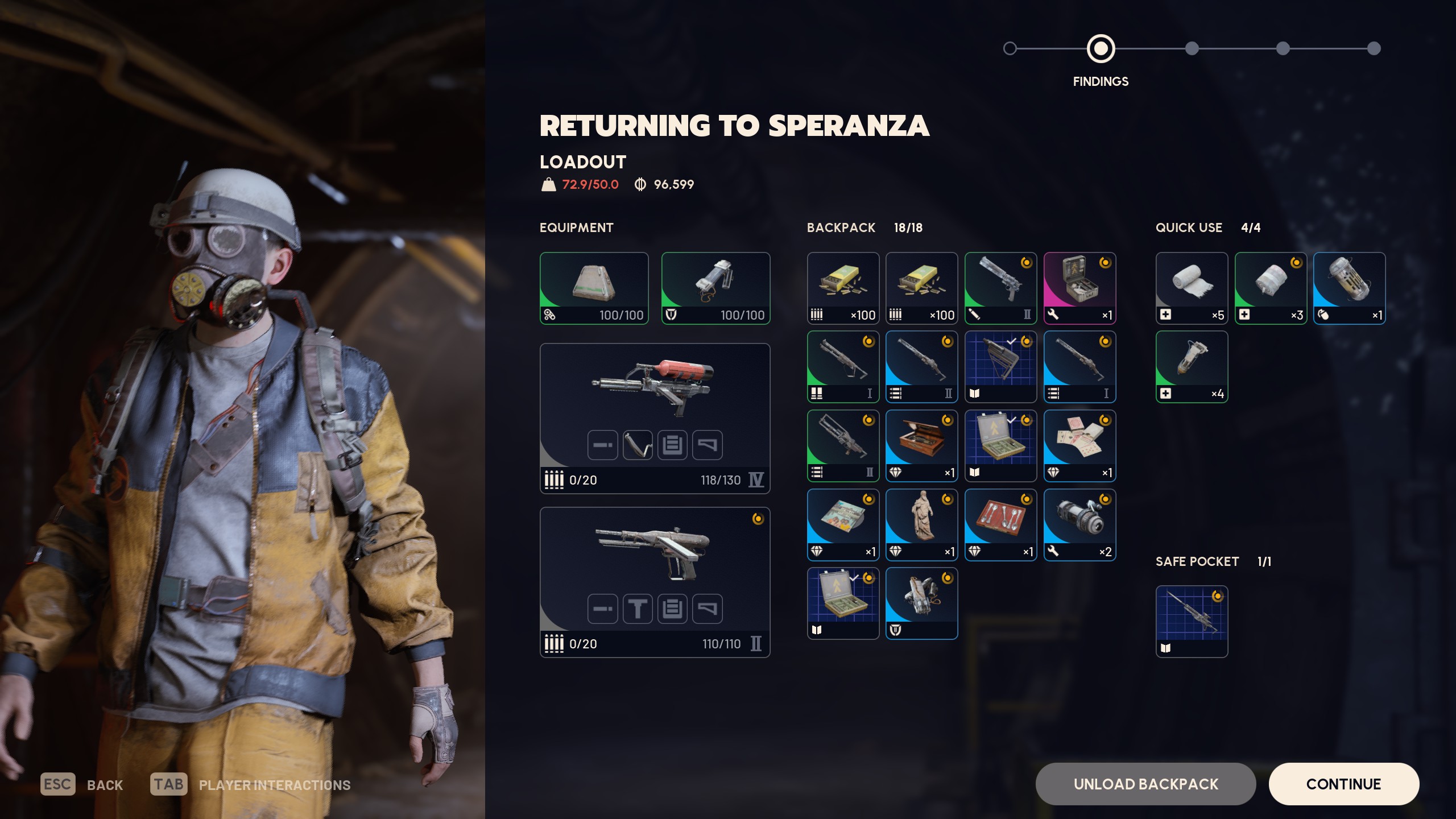1456x819 pixels.
Task: Choose the statue figurine in backpack
Action: pos(921,524)
